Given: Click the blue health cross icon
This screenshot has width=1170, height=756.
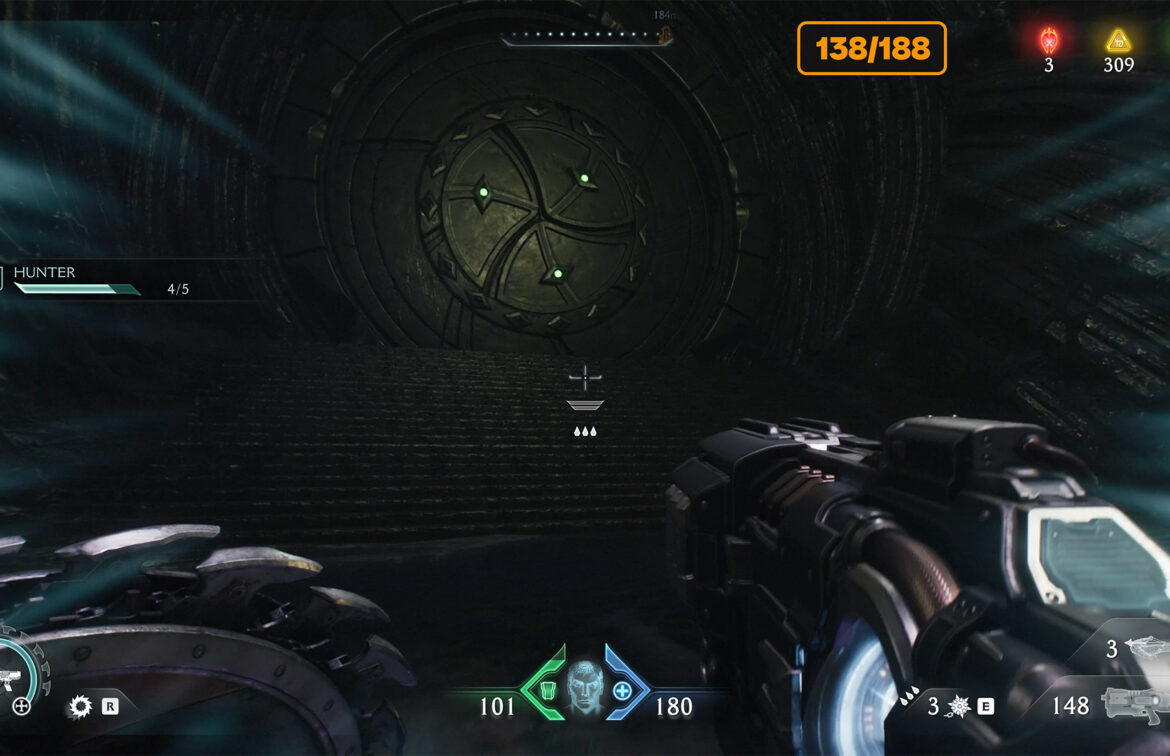Looking at the screenshot, I should [622, 690].
